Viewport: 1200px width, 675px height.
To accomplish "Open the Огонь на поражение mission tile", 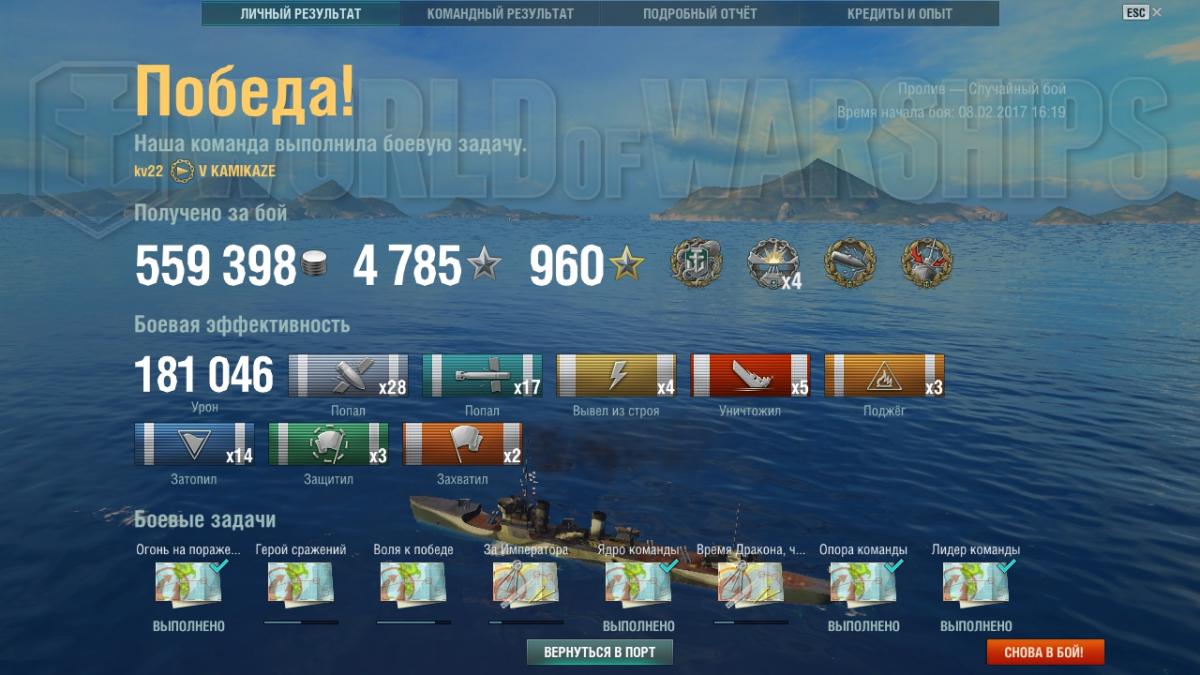I will click(188, 583).
